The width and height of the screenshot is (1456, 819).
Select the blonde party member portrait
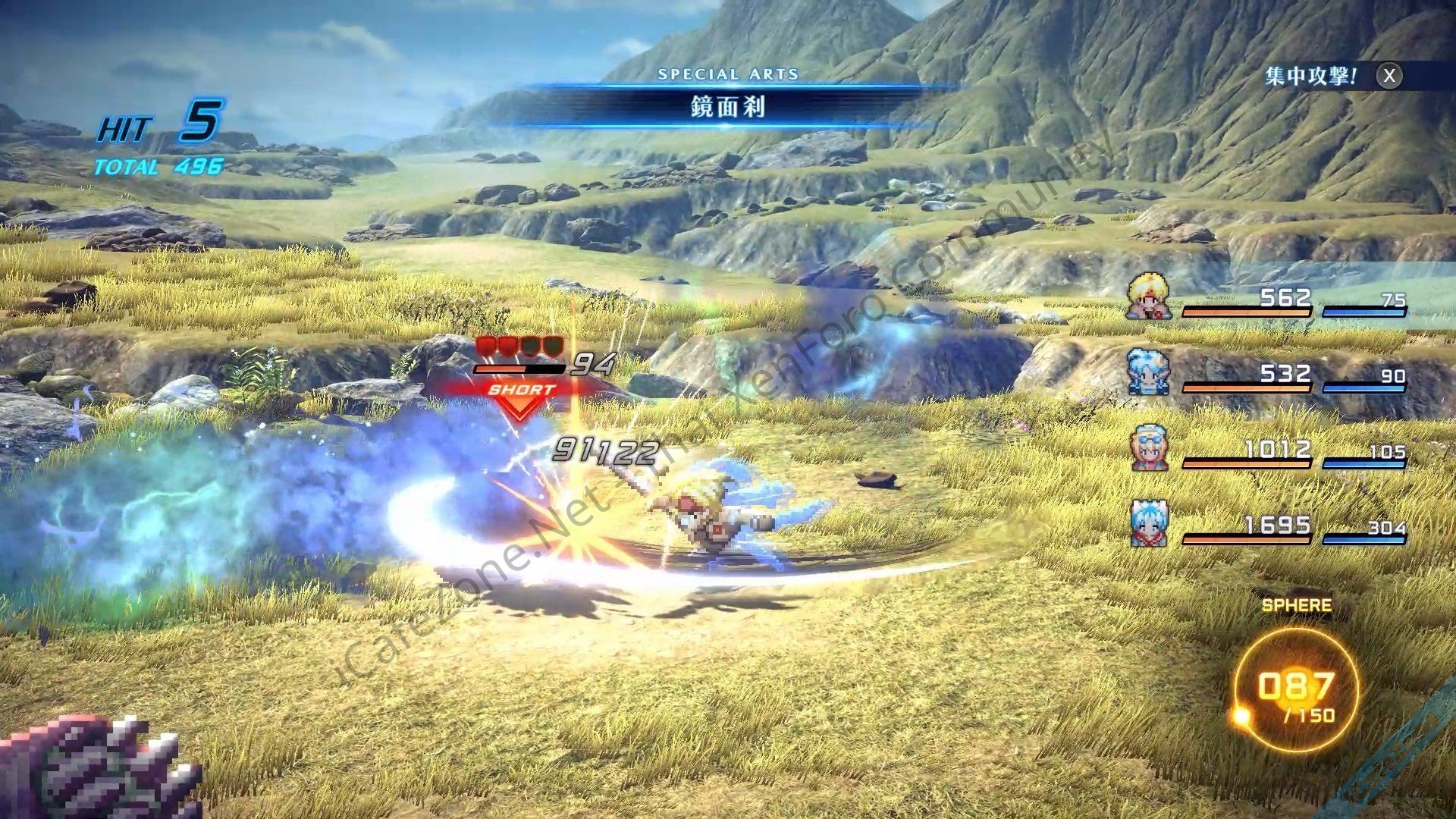(1147, 297)
